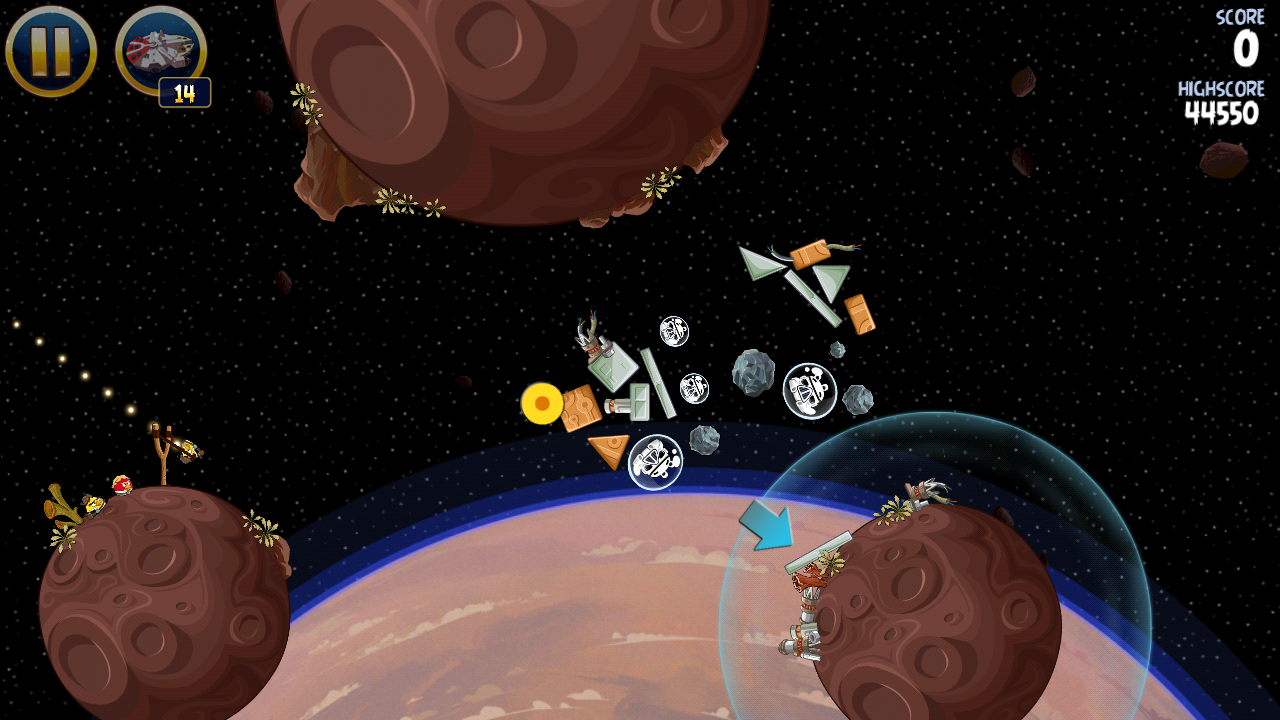Activate the Millennium Falcon power-up
This screenshot has height=720, width=1280.
coord(160,50)
